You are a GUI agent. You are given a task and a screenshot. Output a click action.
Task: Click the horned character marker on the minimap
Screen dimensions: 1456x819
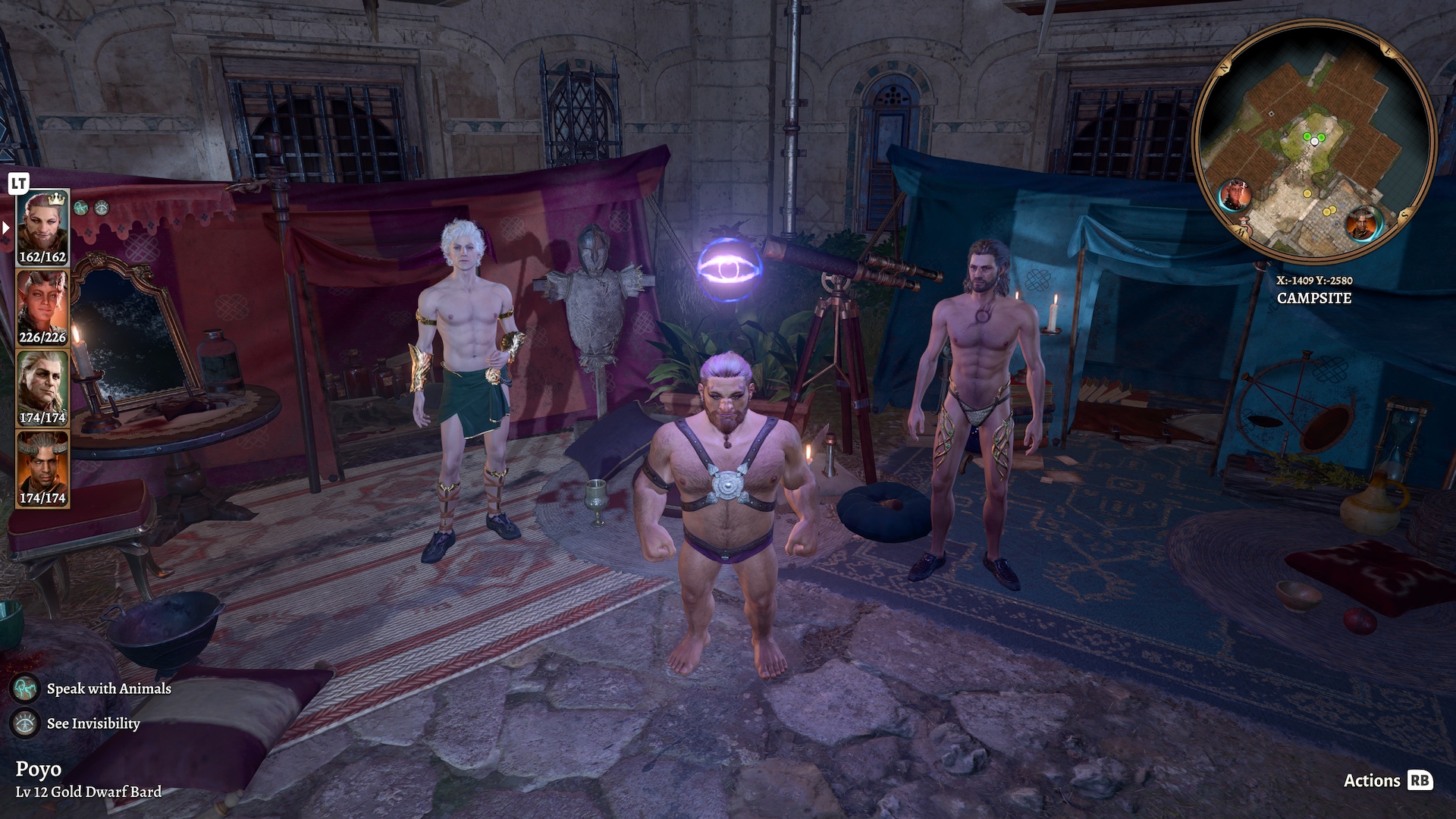(1363, 224)
